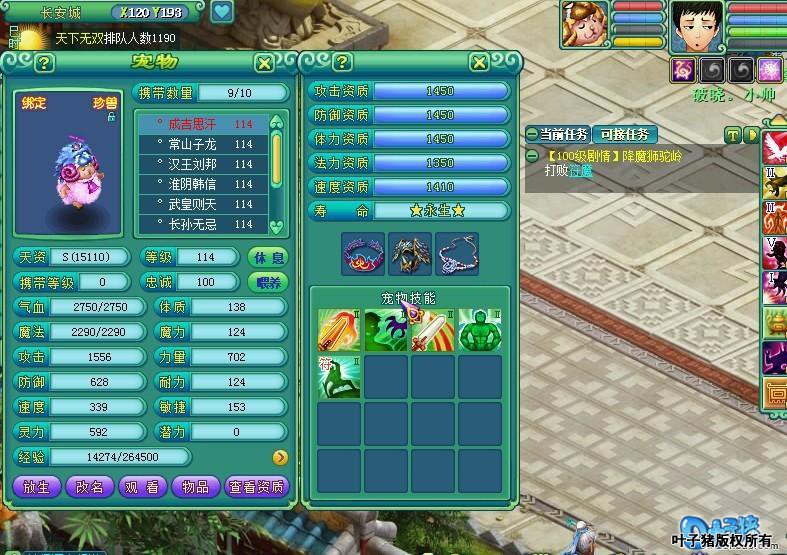The height and width of the screenshot is (555, 787).
Task: Select pet 成吉思汗 in the list
Action: (205, 125)
